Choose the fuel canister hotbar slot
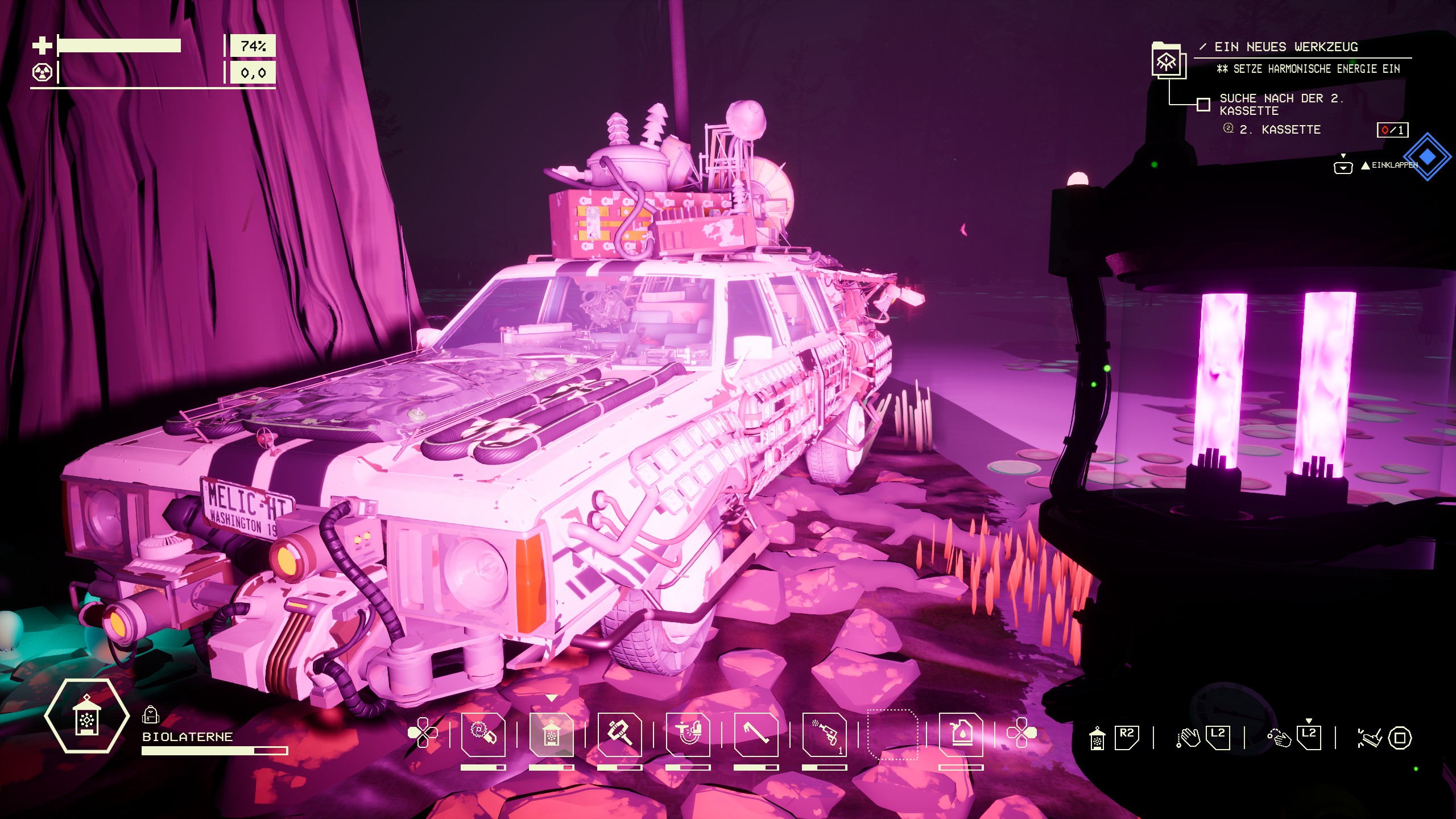Screen dimensions: 1456x819 point(961,734)
